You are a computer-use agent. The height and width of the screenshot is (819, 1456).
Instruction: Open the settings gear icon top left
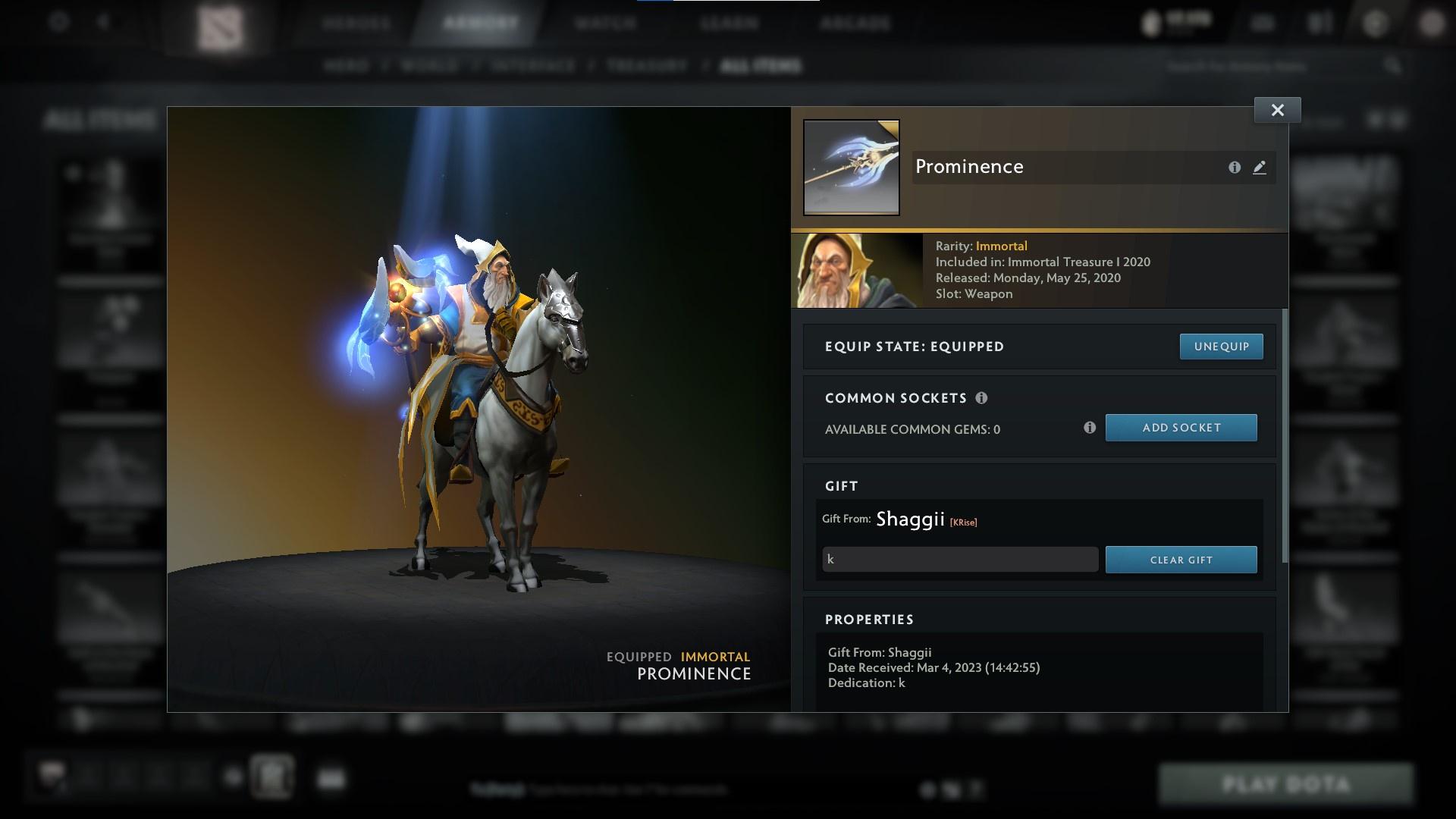click(x=57, y=21)
